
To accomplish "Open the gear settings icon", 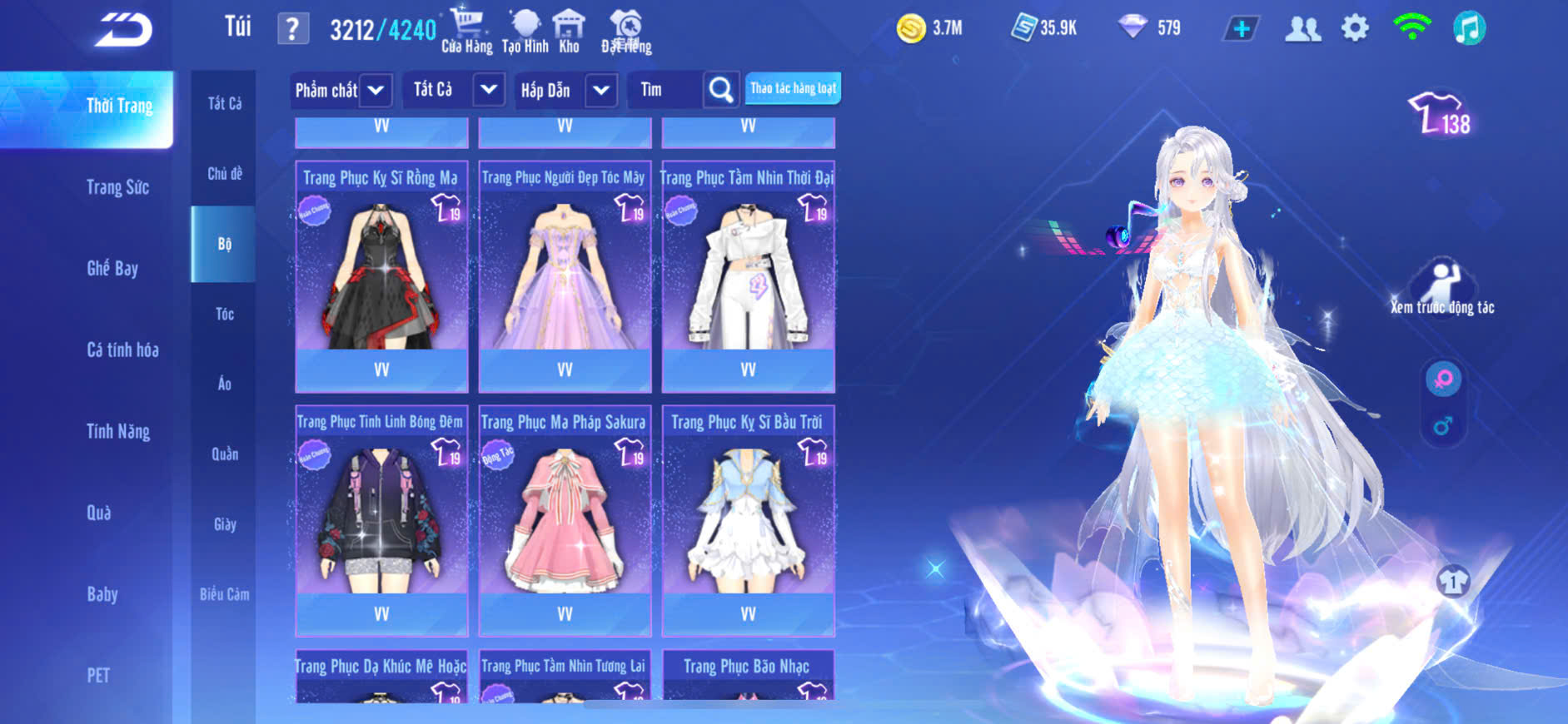I will pyautogui.click(x=1355, y=28).
